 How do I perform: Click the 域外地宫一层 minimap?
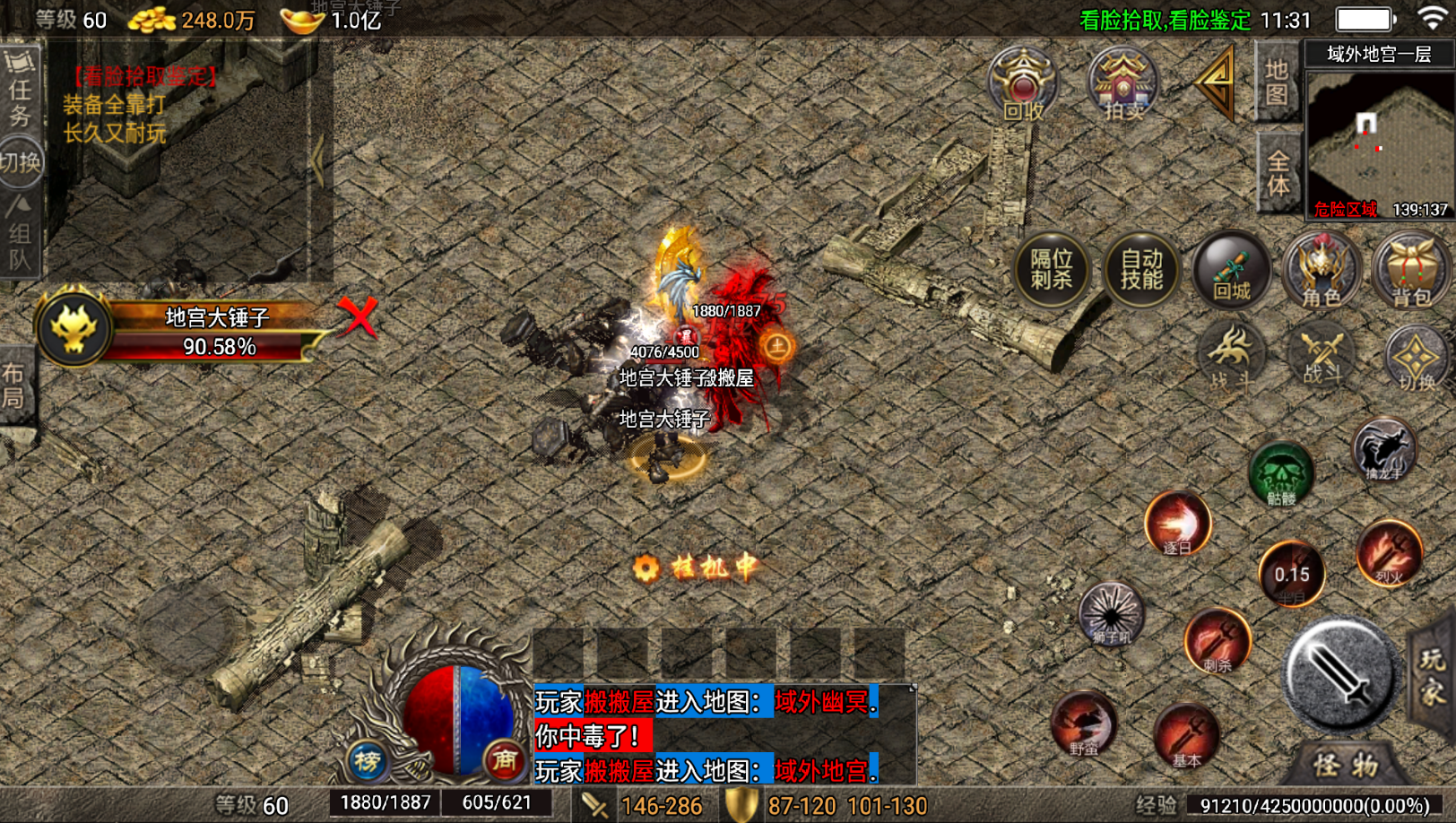pyautogui.click(x=1379, y=143)
